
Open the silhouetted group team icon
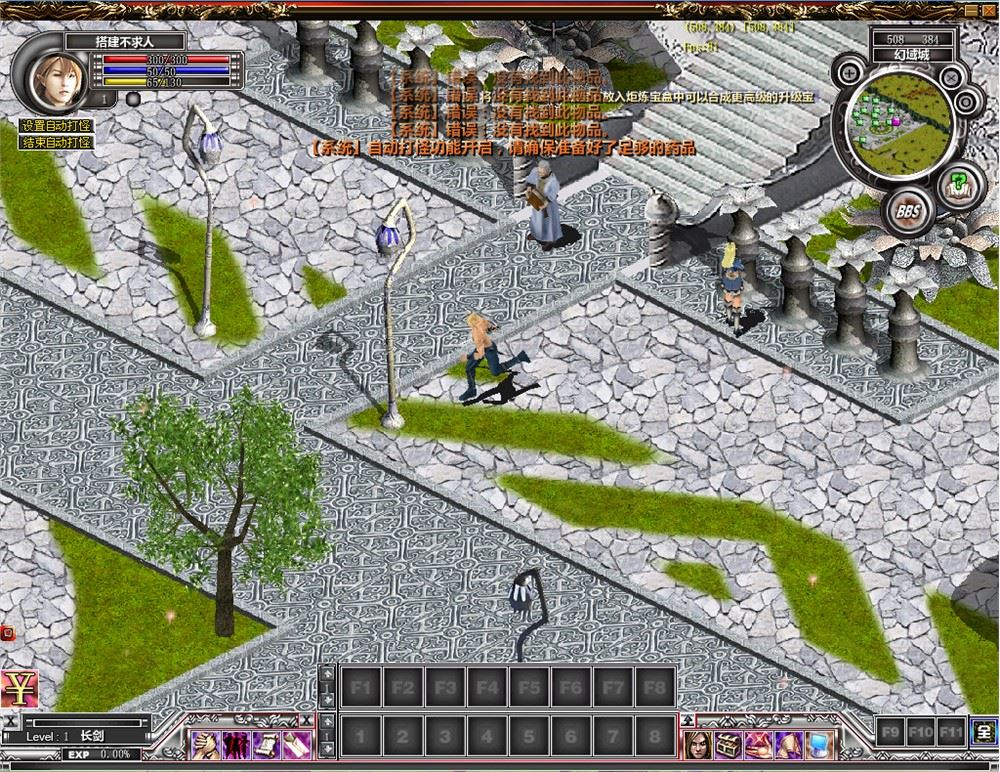235,745
